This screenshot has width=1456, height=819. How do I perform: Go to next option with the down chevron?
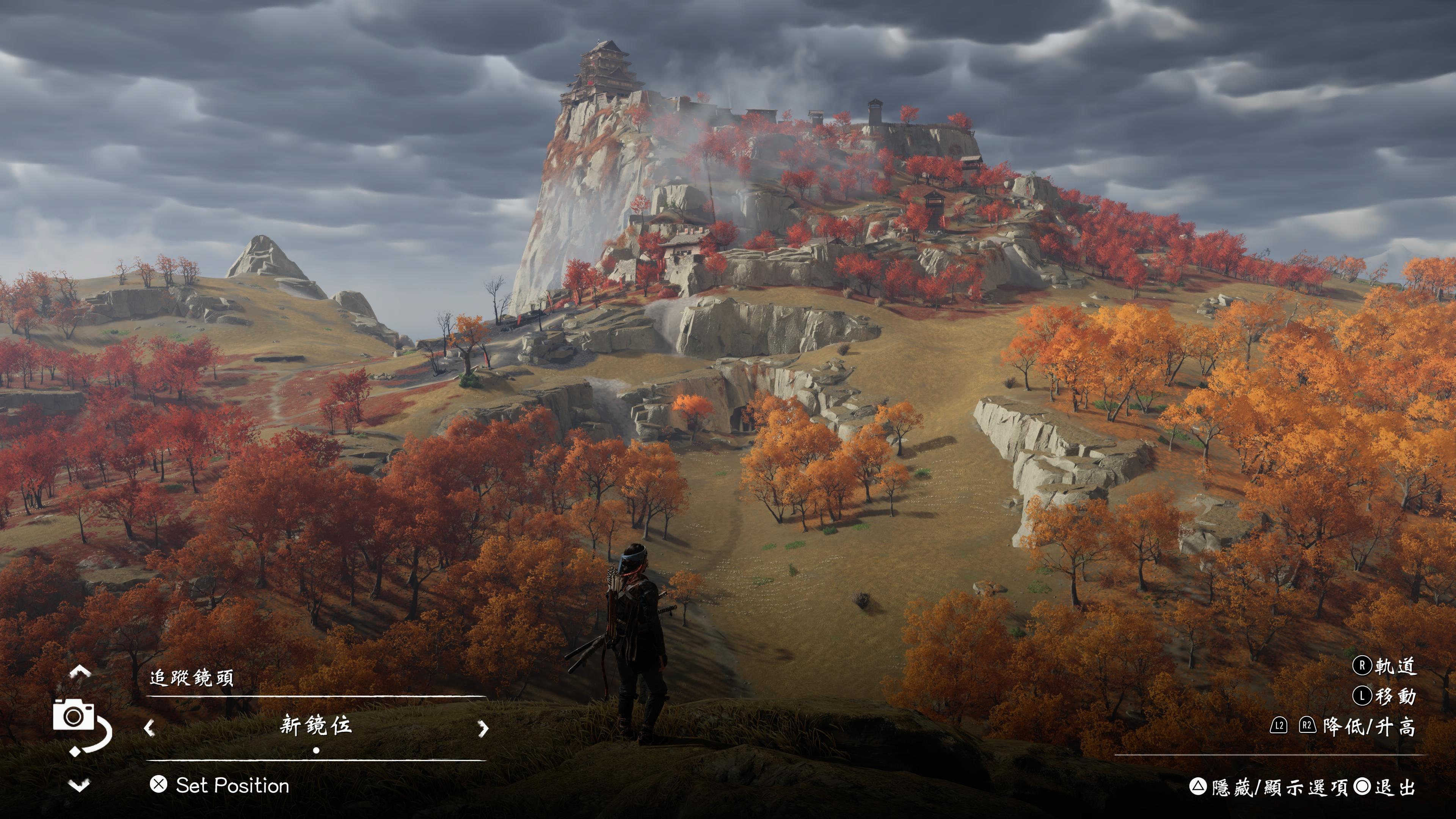coord(79,785)
